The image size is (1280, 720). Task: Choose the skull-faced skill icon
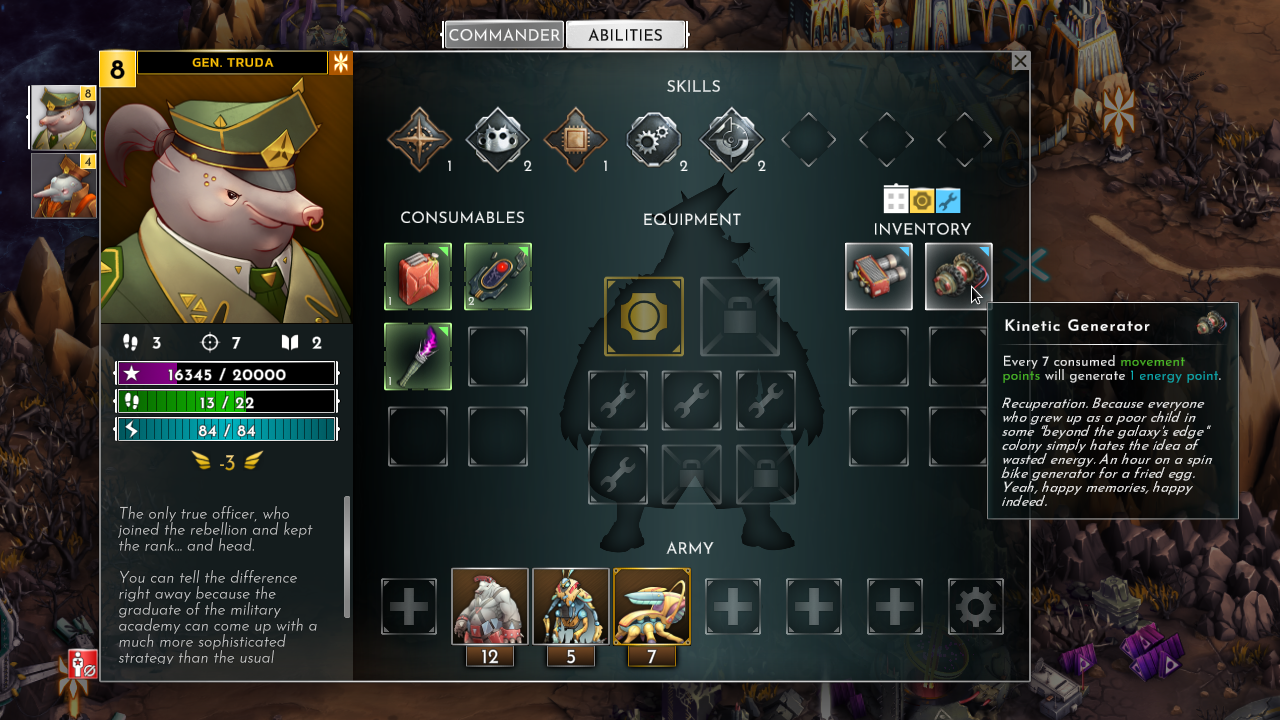[x=497, y=140]
